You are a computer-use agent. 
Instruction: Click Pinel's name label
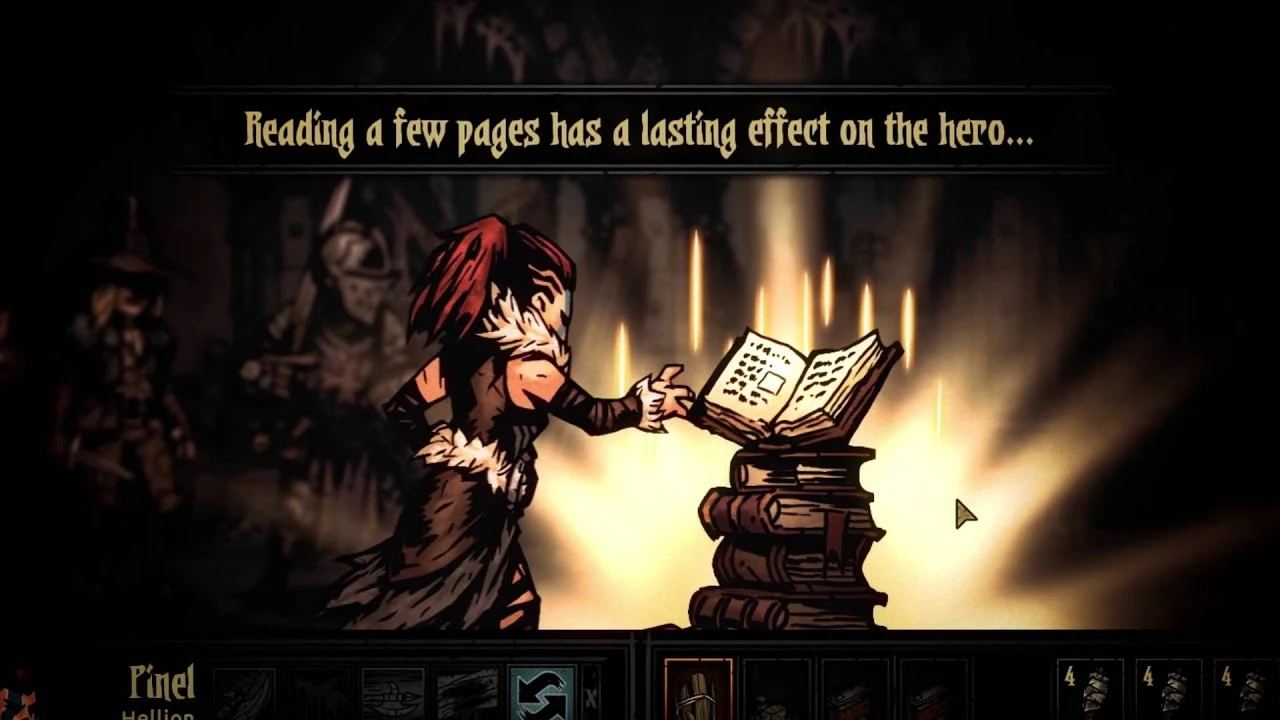coord(160,682)
